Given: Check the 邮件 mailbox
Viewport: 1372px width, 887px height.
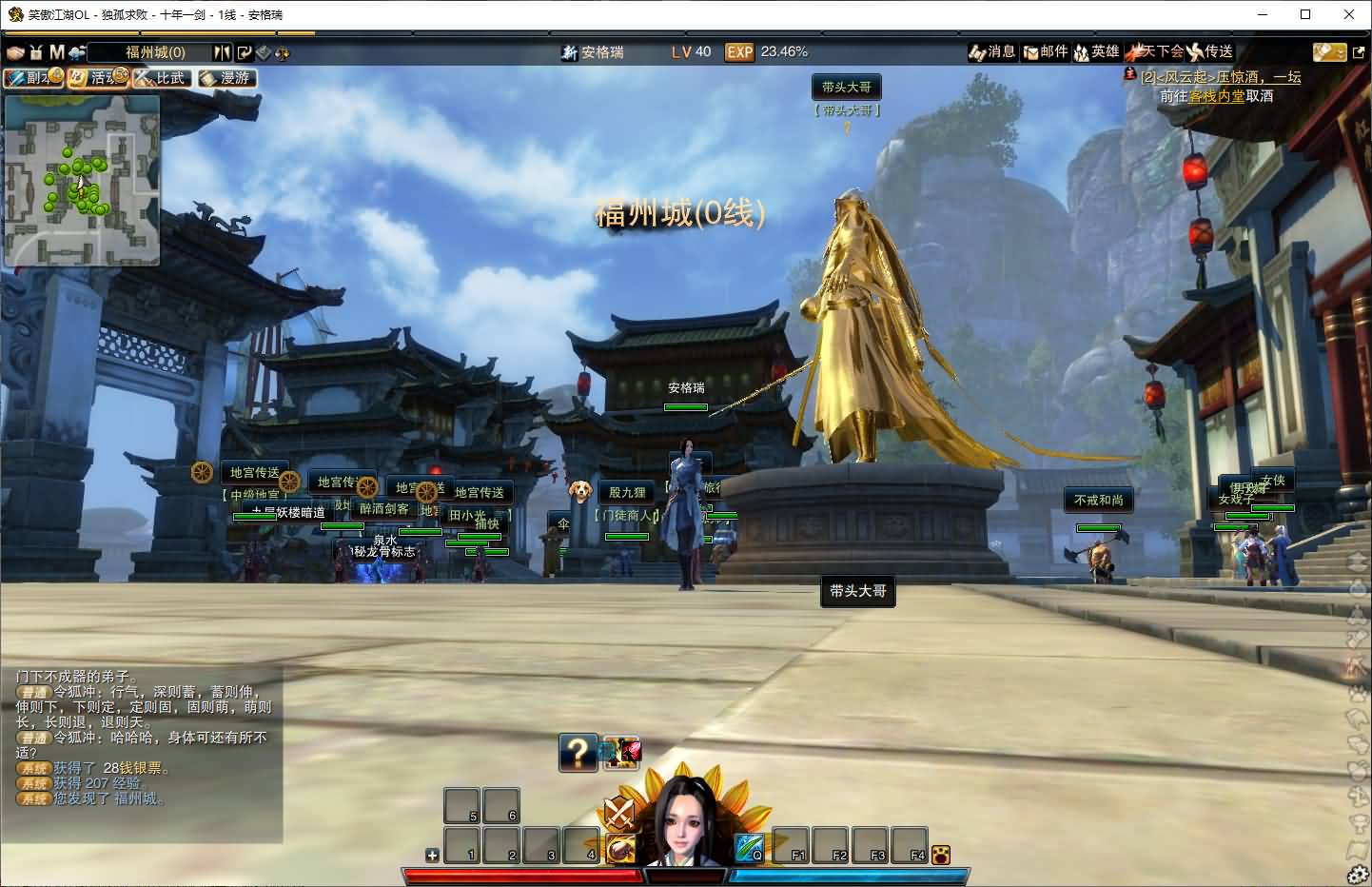Looking at the screenshot, I should coord(1045,52).
